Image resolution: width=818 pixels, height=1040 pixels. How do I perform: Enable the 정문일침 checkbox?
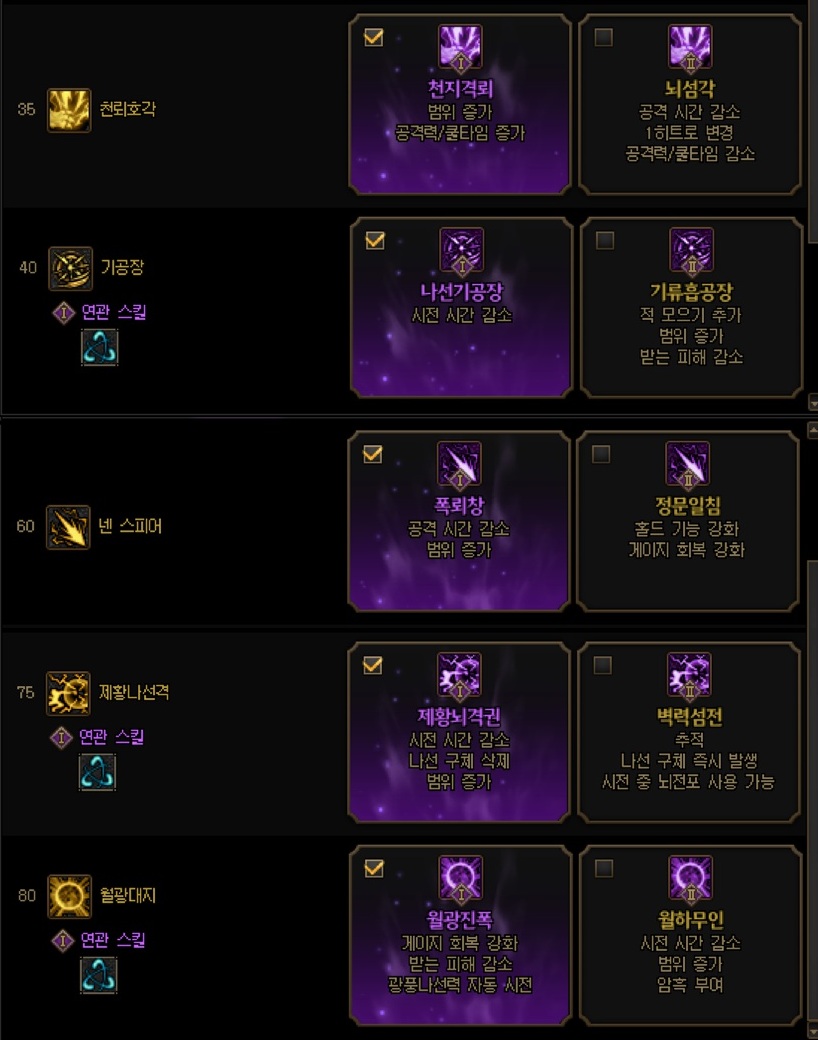[601, 455]
